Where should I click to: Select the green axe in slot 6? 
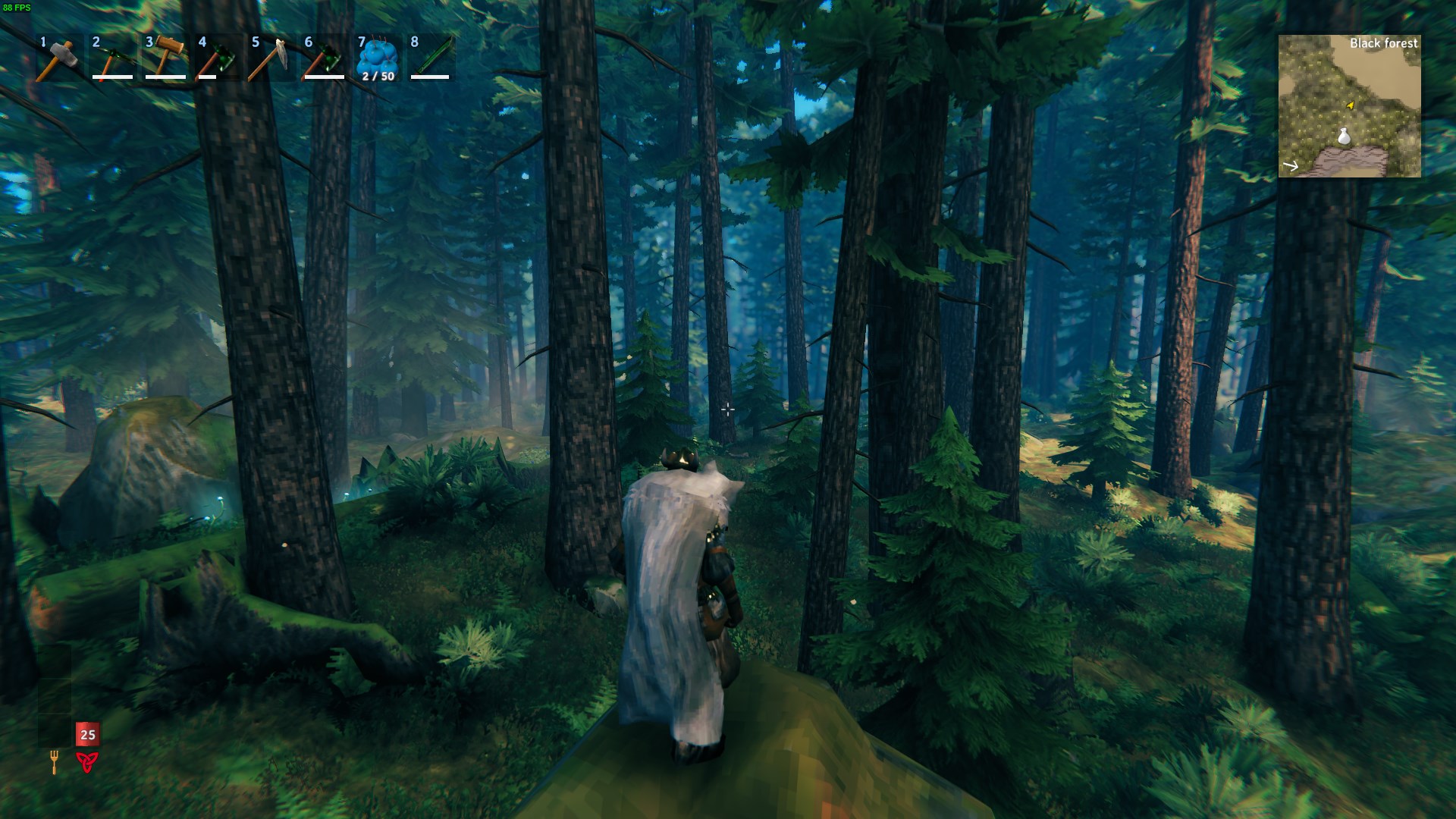coord(325,58)
